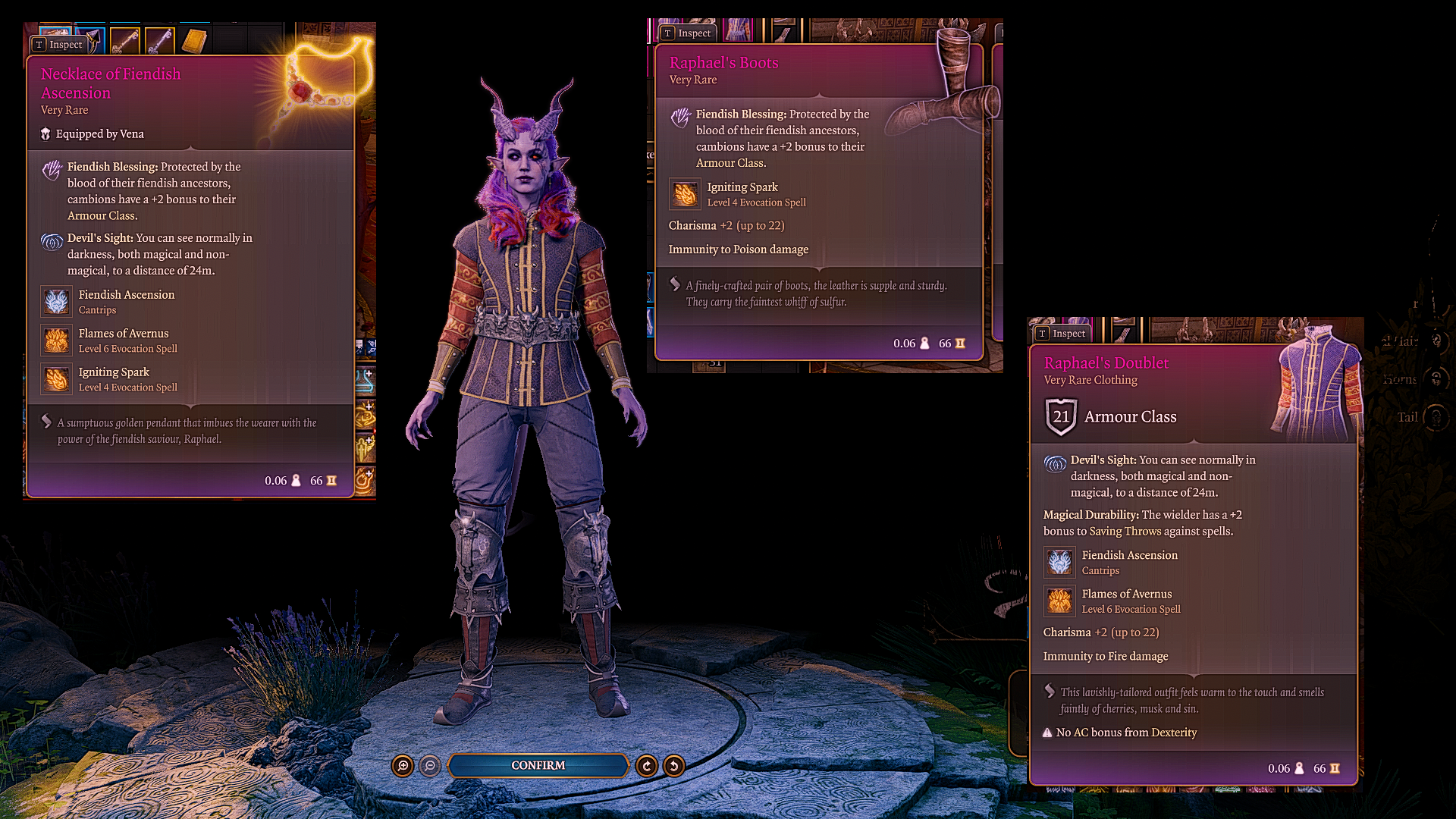Zoom out of the character preview
The image size is (1456, 819).
pos(430,766)
